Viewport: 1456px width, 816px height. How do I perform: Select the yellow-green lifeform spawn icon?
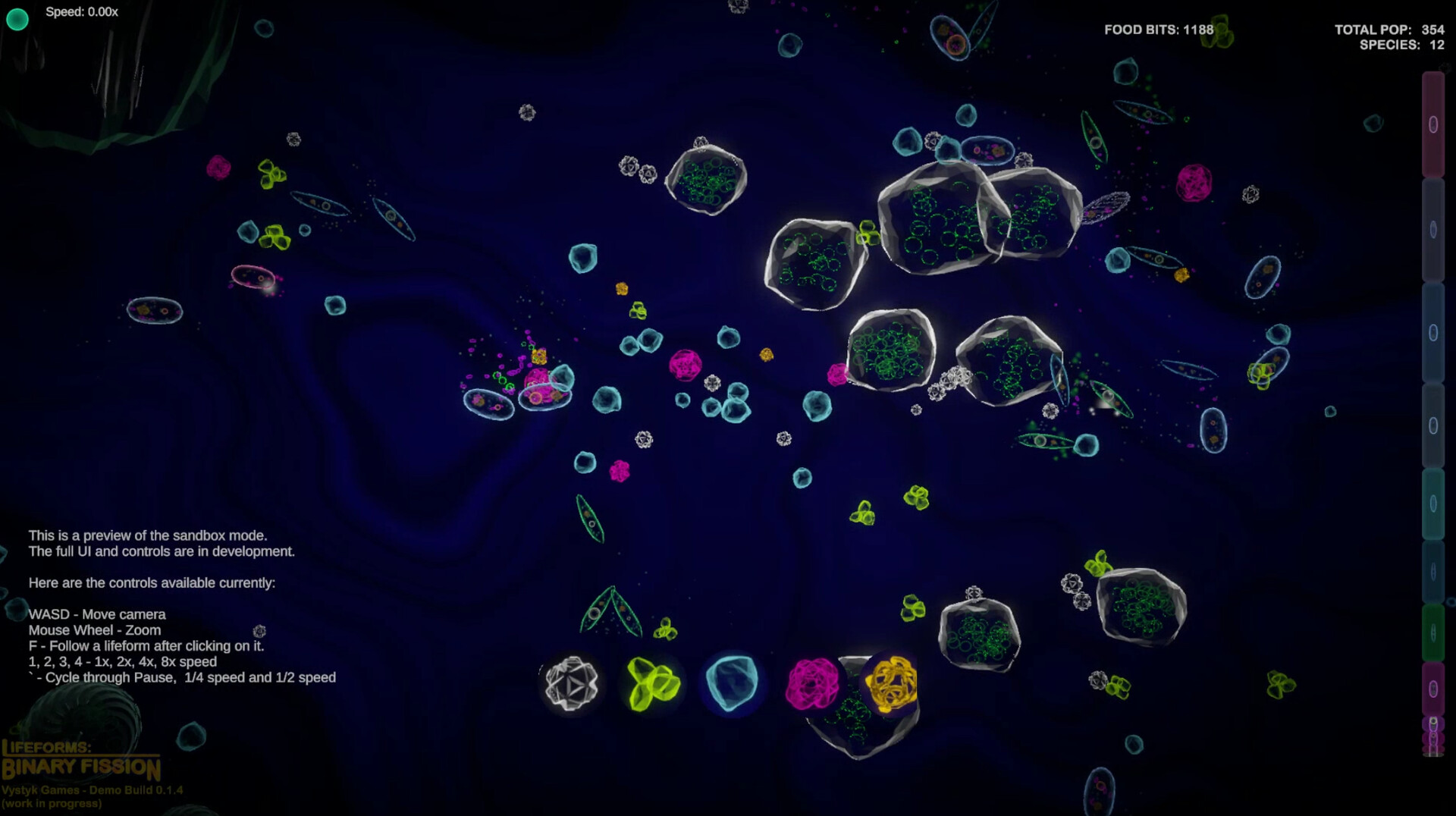pyautogui.click(x=653, y=684)
